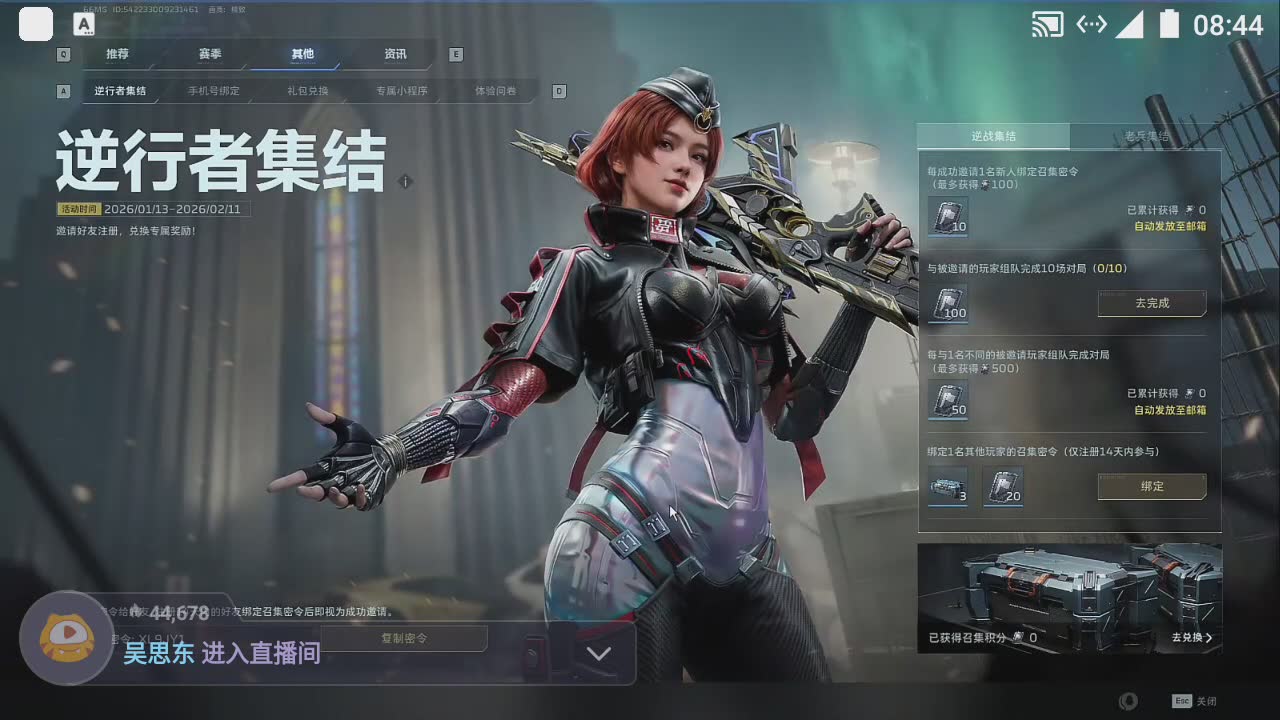Select the 其他 top tab
This screenshot has height=720, width=1280.
(x=302, y=54)
